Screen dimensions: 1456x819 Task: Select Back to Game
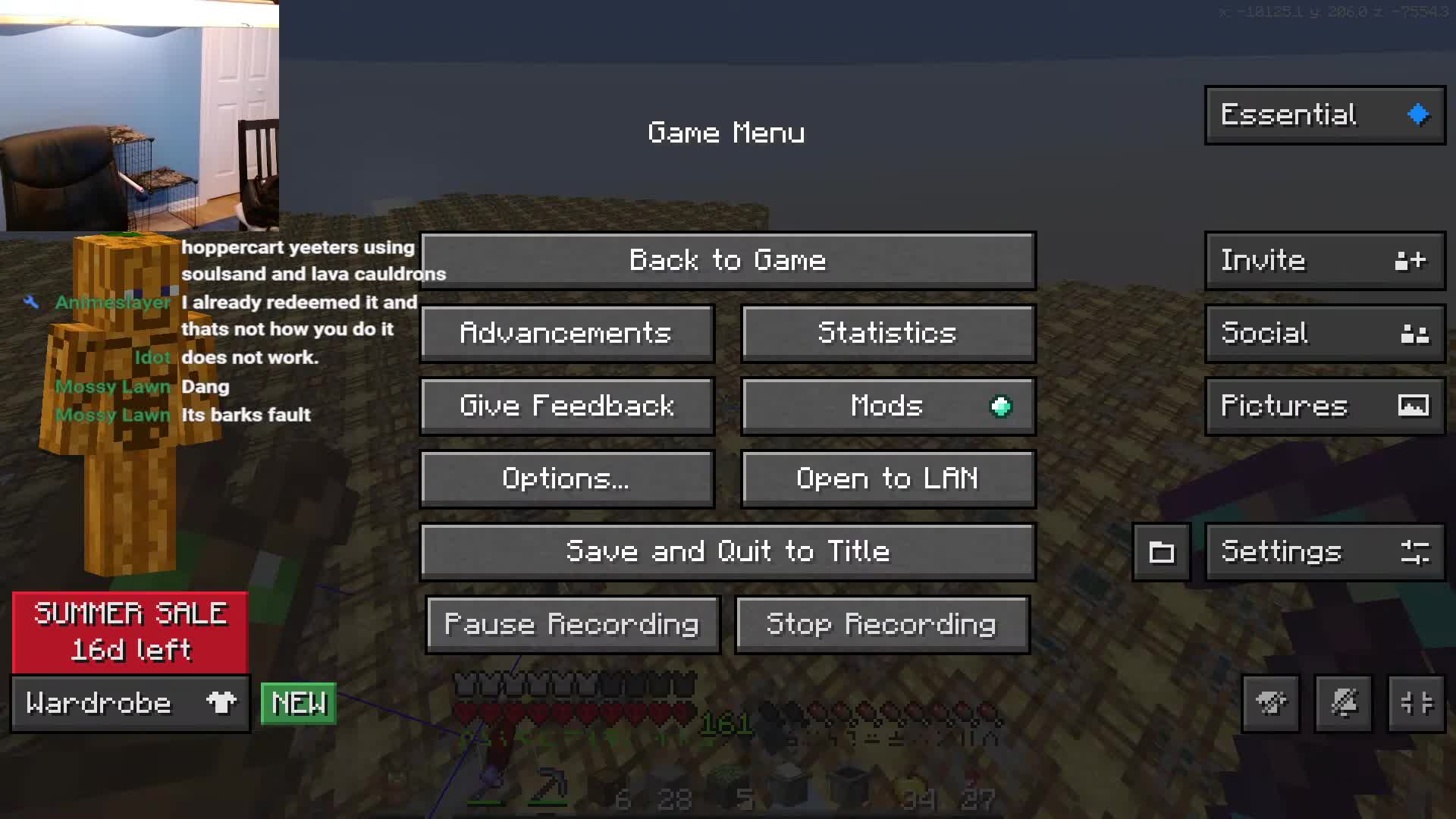728,259
